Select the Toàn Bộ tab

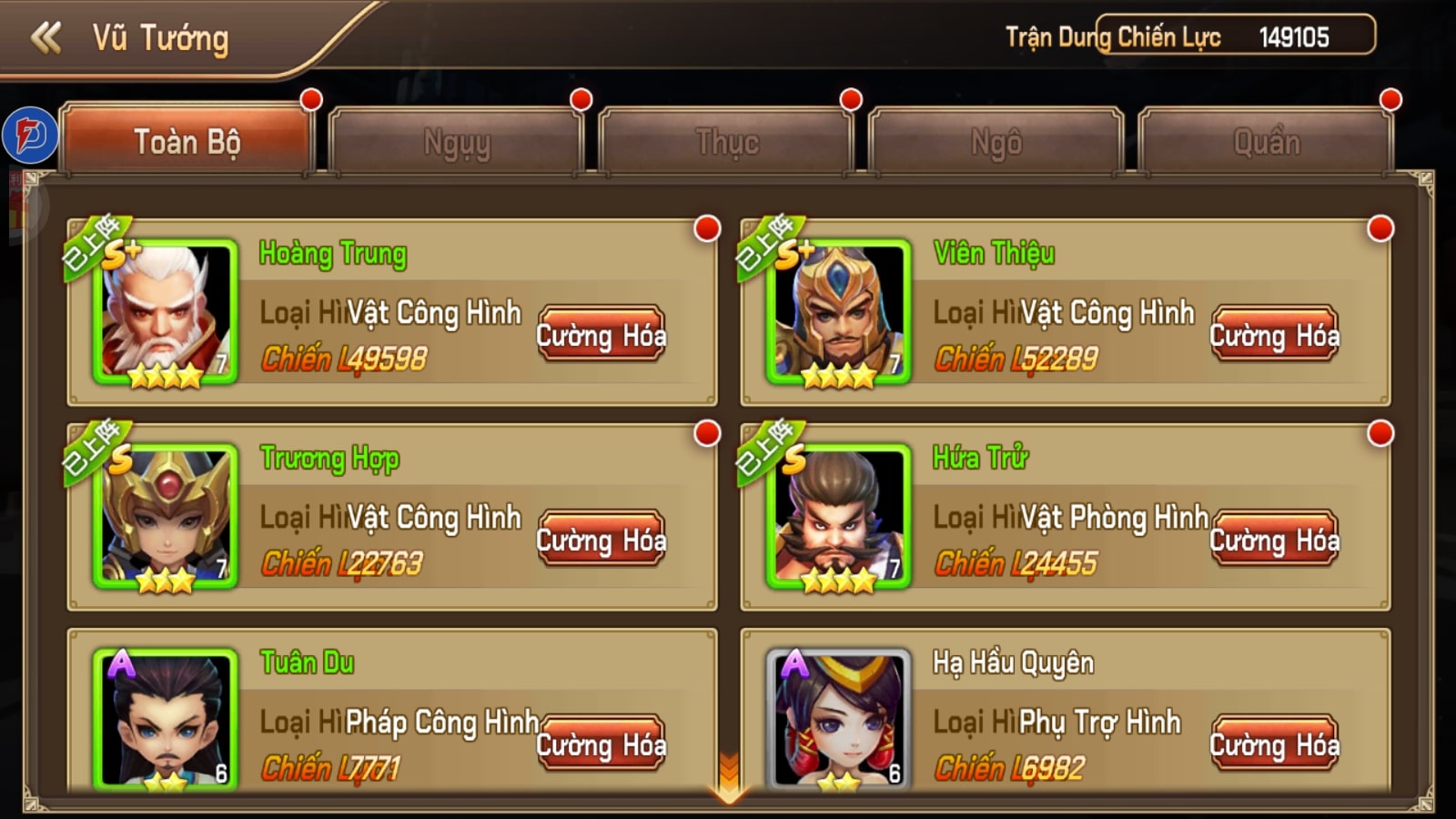187,142
